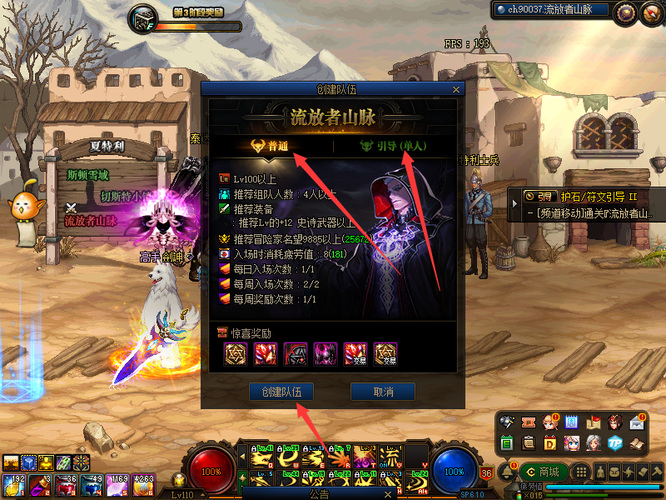Click the 创建队伍 create party button

click(x=281, y=391)
